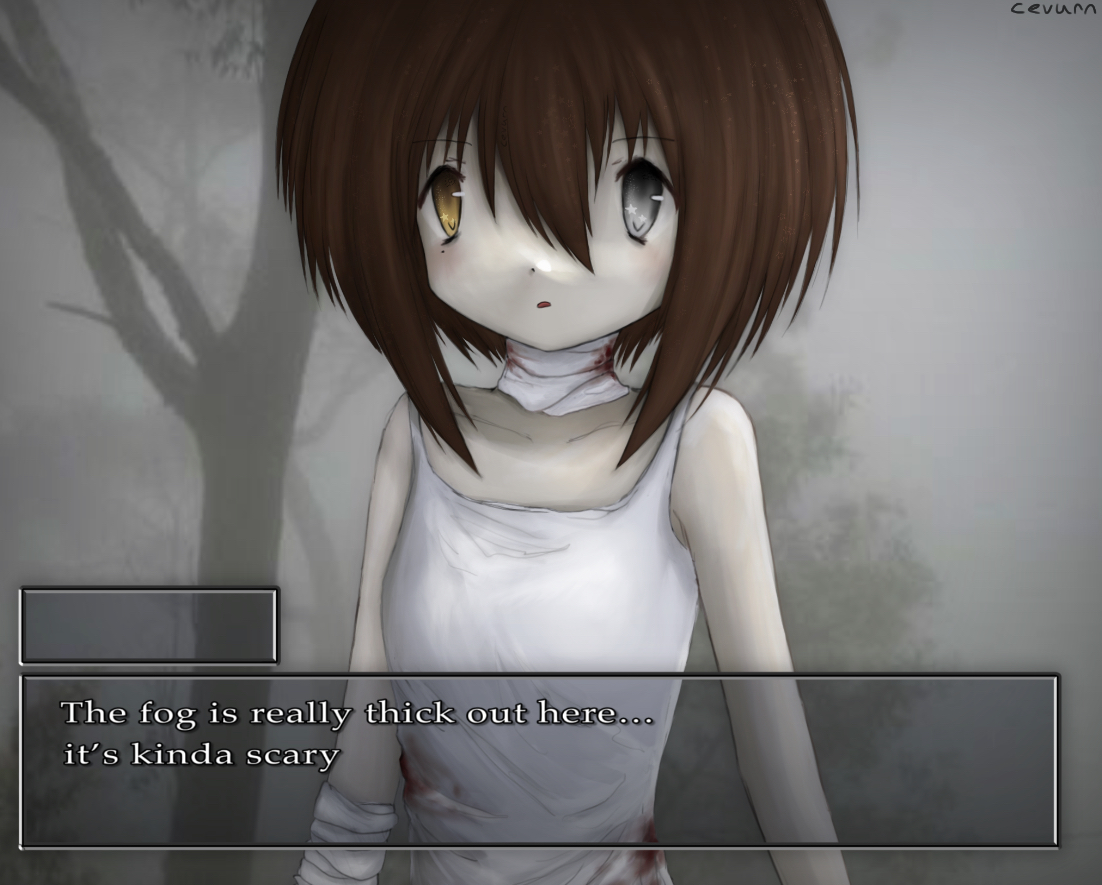This screenshot has height=885, width=1102.
Task: Advance the dialogue box about thick fog
Action: (539, 761)
